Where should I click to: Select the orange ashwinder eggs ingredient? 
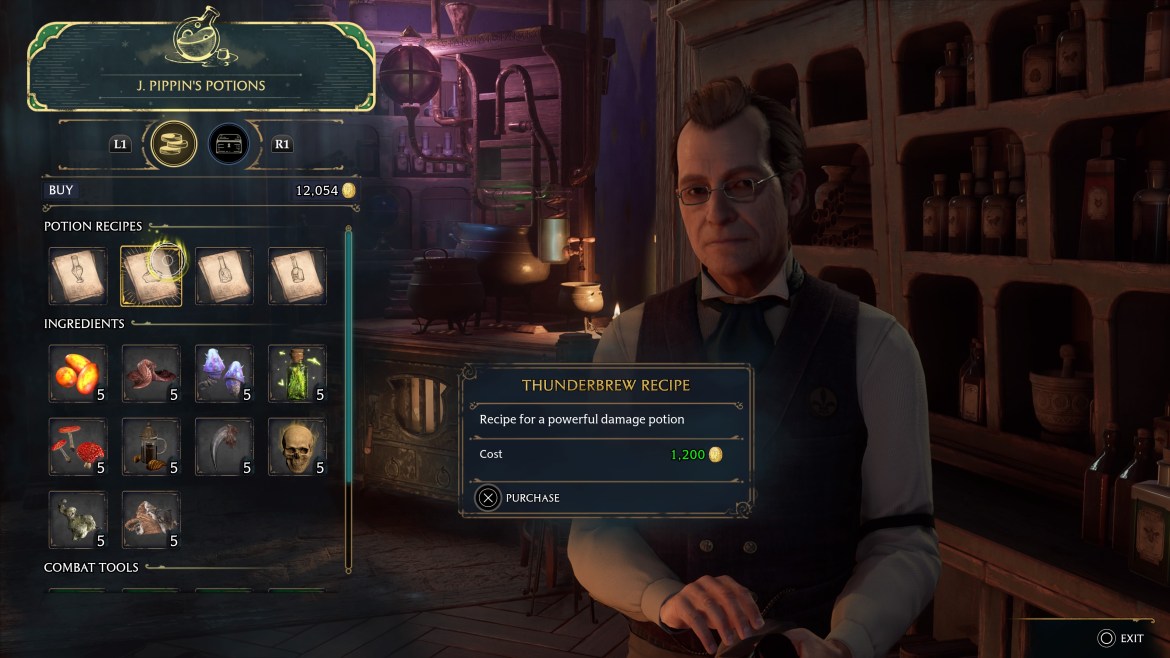coord(78,374)
